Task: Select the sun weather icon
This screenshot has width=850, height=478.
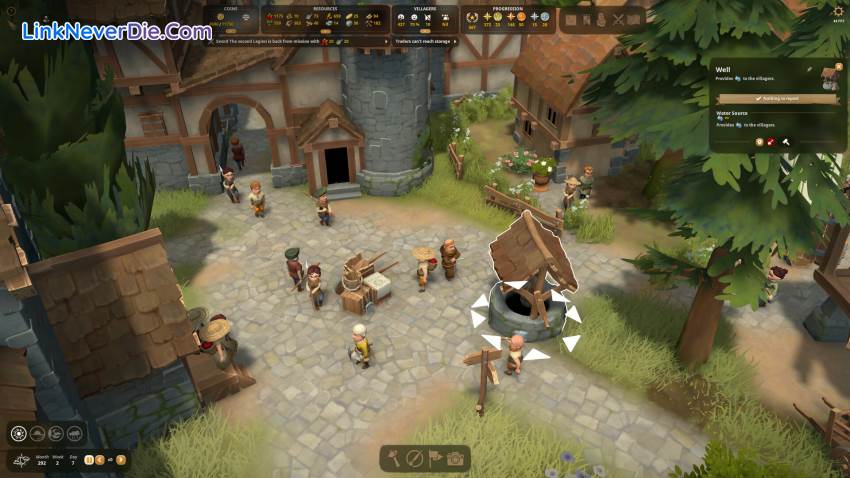Action: coord(18,433)
